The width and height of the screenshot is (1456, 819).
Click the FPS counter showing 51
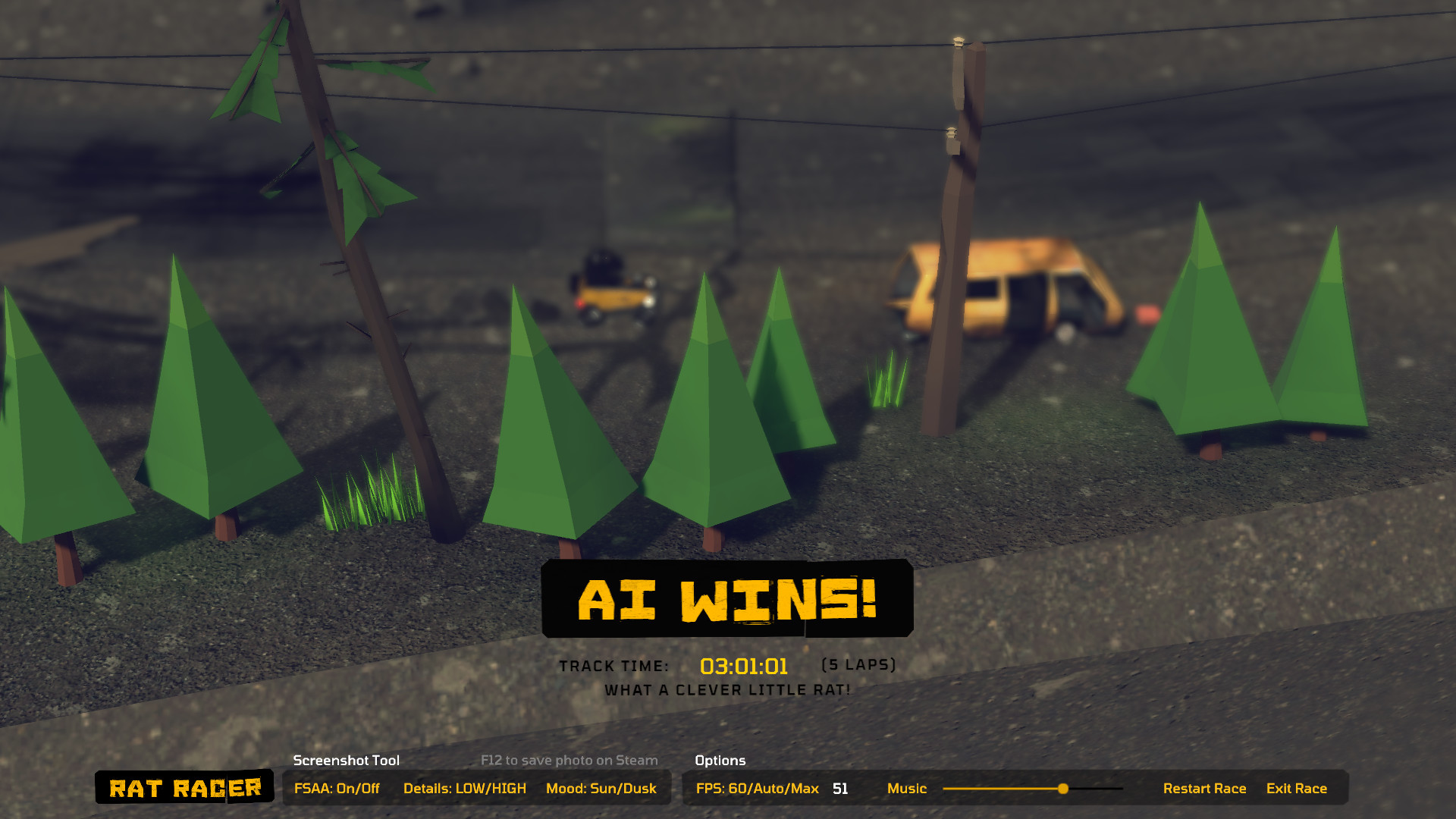coord(839,789)
